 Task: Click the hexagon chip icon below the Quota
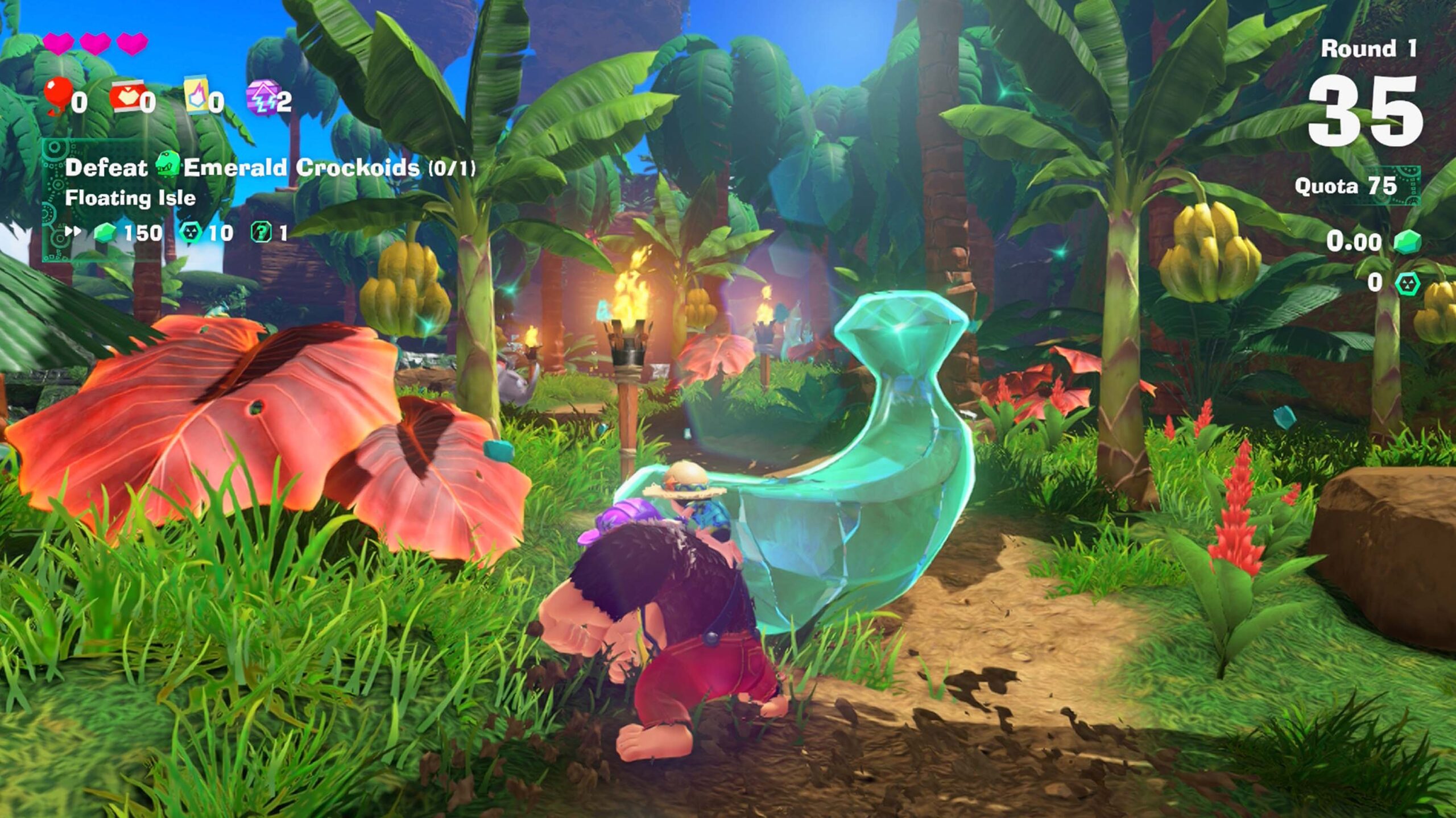pyautogui.click(x=1408, y=283)
